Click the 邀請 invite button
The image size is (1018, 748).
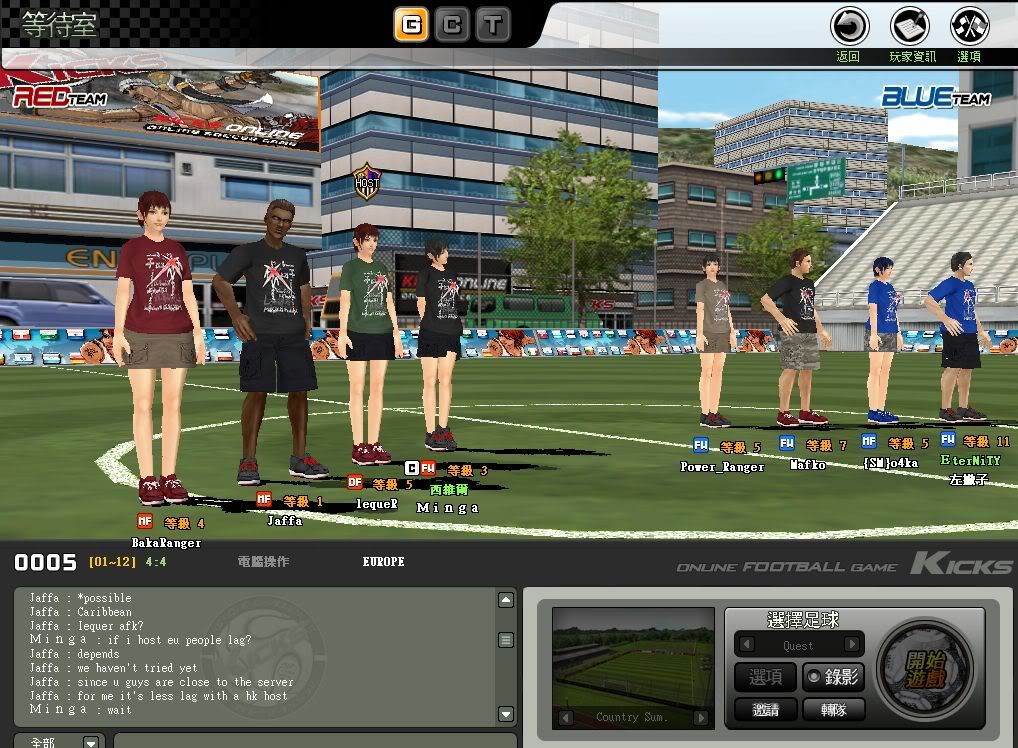click(x=766, y=709)
